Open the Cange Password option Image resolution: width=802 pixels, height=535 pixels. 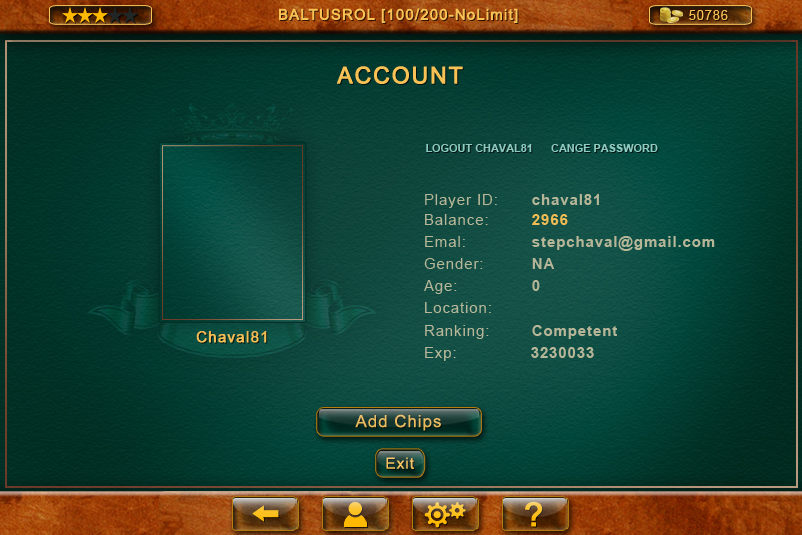click(x=604, y=148)
